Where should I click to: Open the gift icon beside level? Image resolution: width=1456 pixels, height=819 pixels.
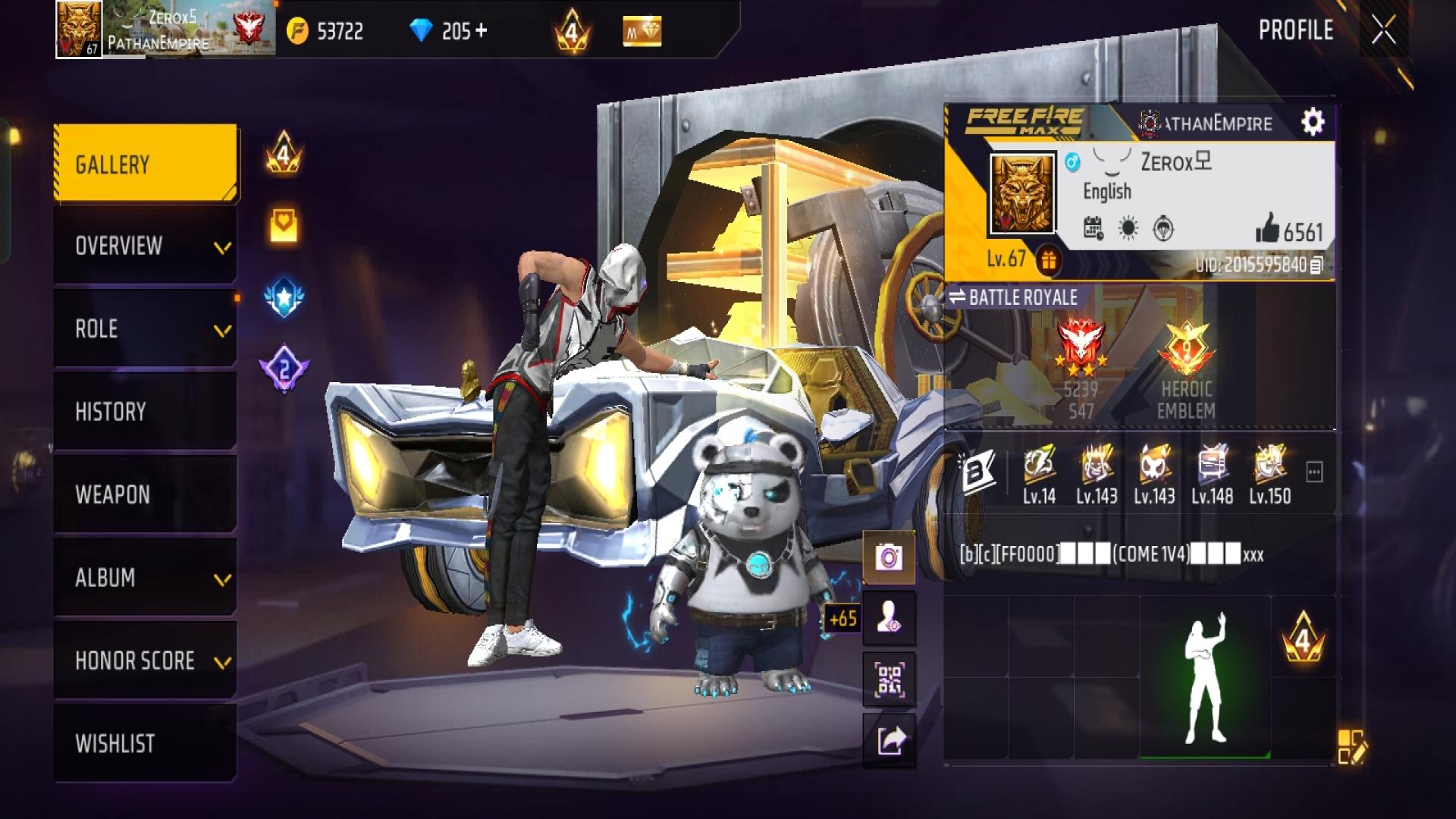point(1048,261)
